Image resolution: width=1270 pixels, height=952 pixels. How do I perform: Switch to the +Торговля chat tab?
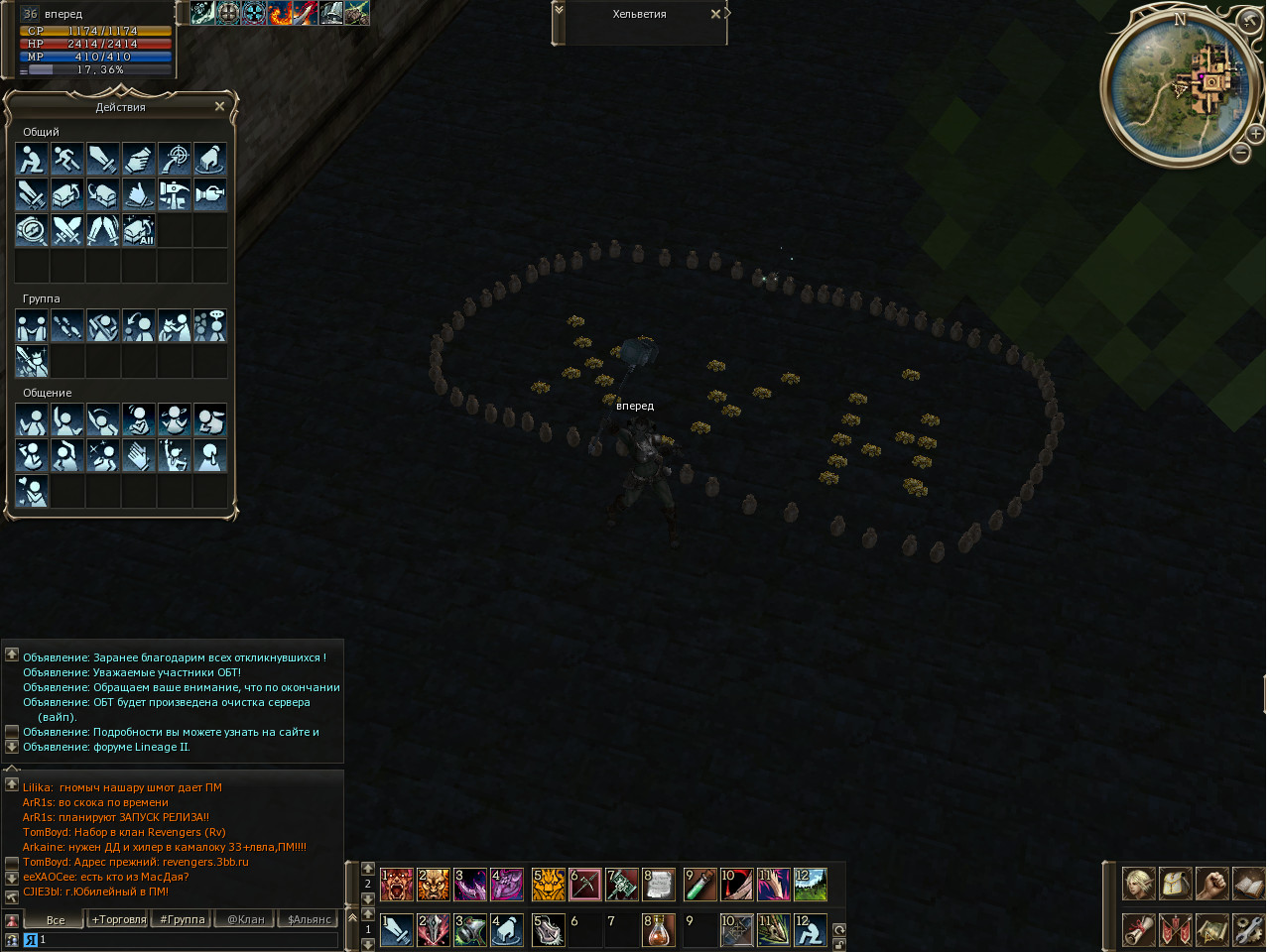click(119, 919)
